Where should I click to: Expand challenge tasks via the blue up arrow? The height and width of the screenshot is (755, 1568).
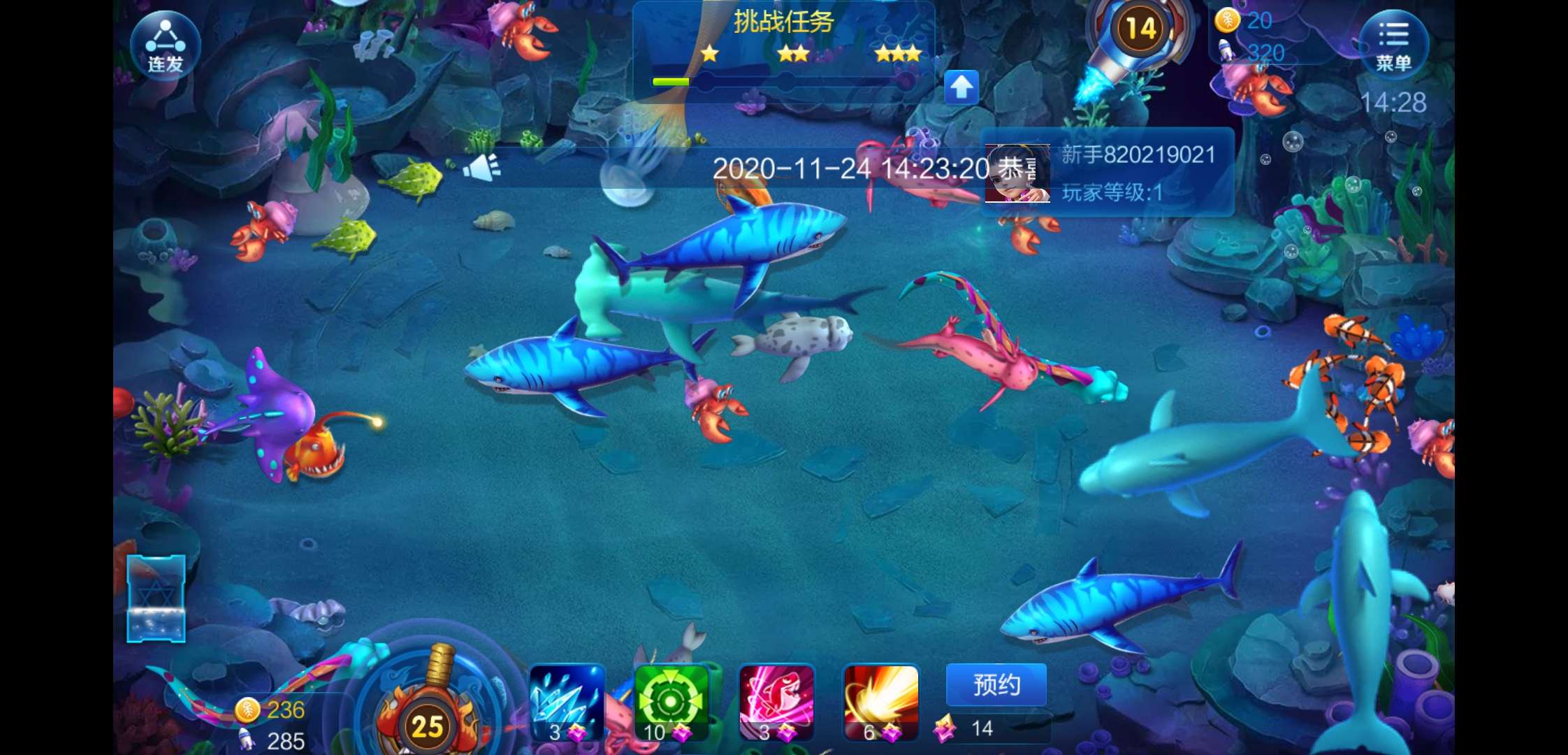[x=963, y=85]
